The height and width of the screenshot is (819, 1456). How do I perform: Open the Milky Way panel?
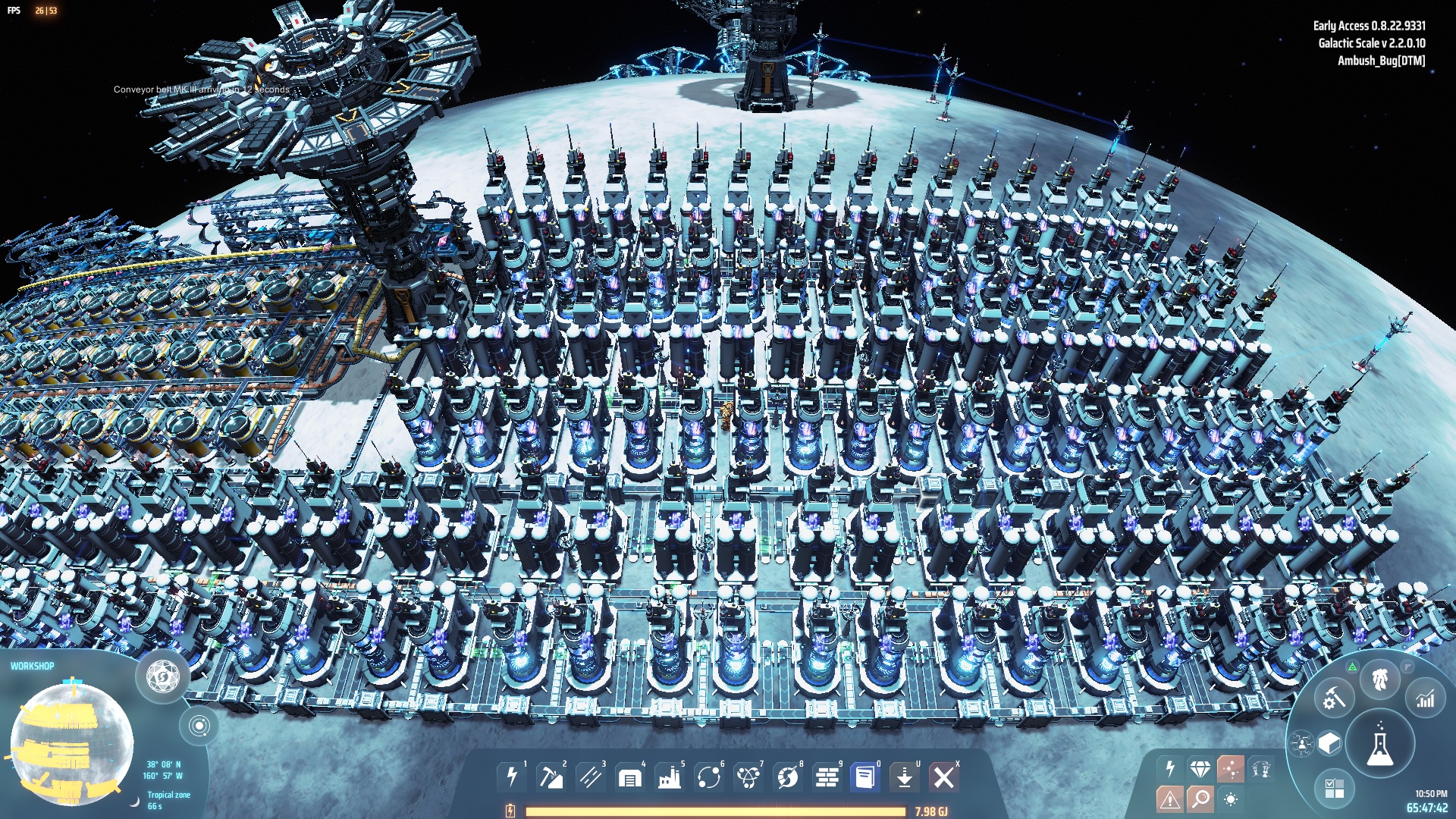point(1302,744)
